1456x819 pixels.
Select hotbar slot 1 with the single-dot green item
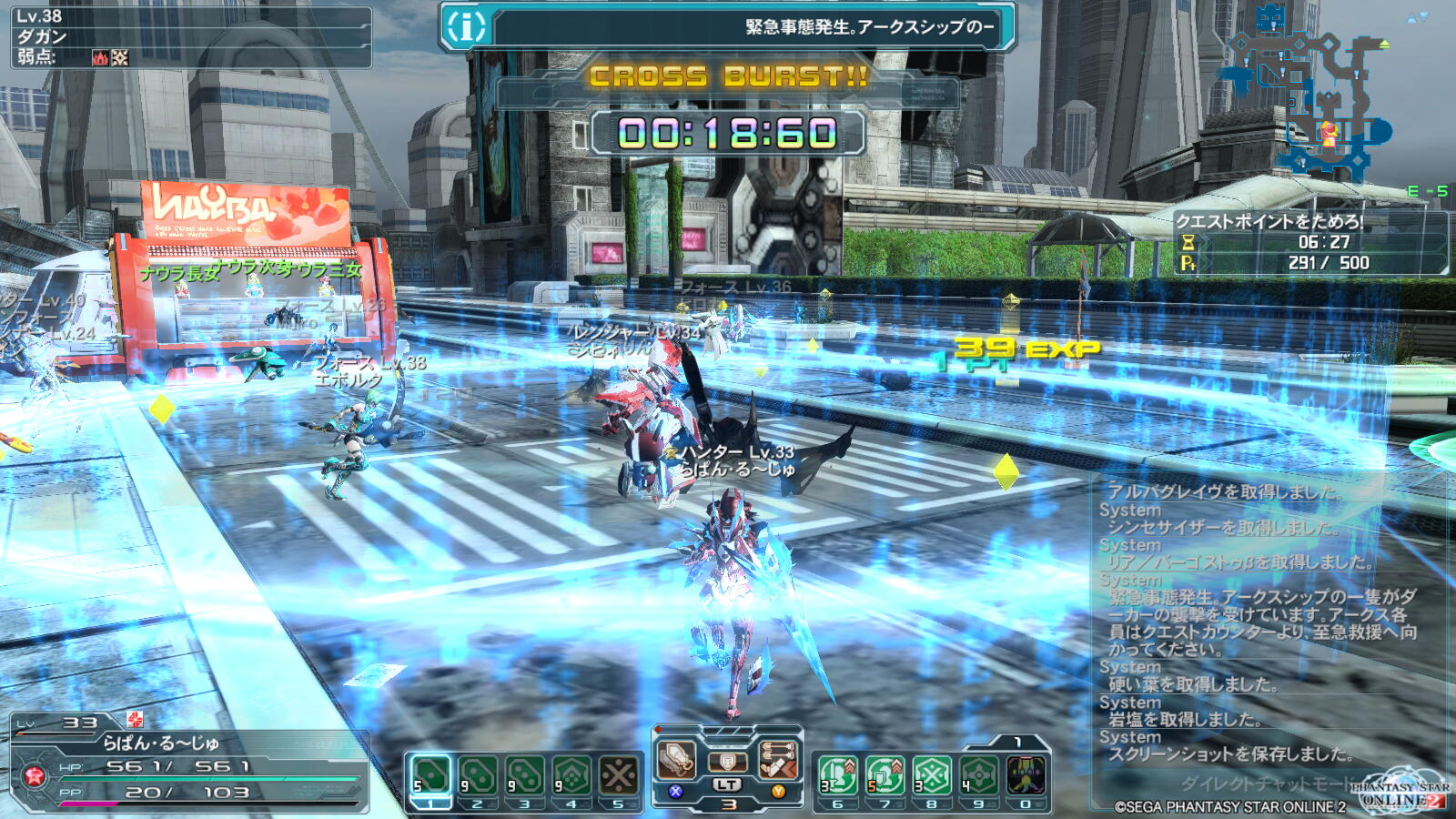pyautogui.click(x=430, y=776)
